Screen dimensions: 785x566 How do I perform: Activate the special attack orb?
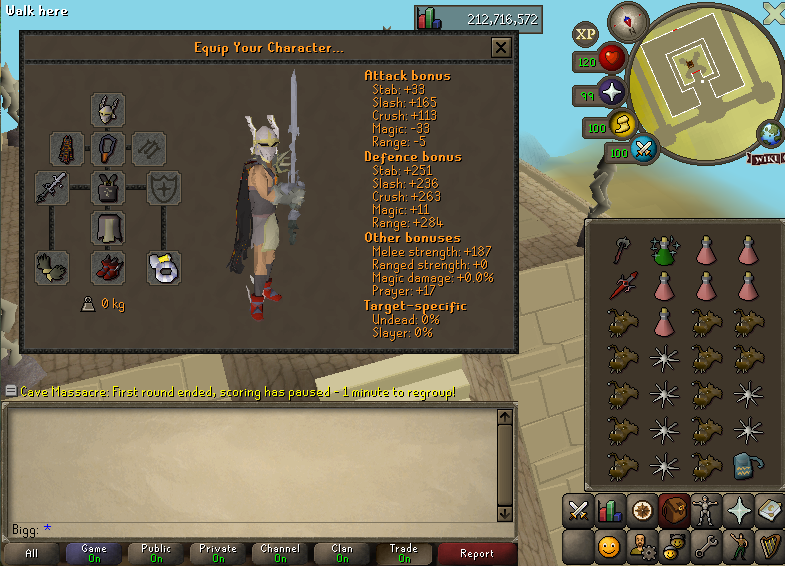click(645, 150)
